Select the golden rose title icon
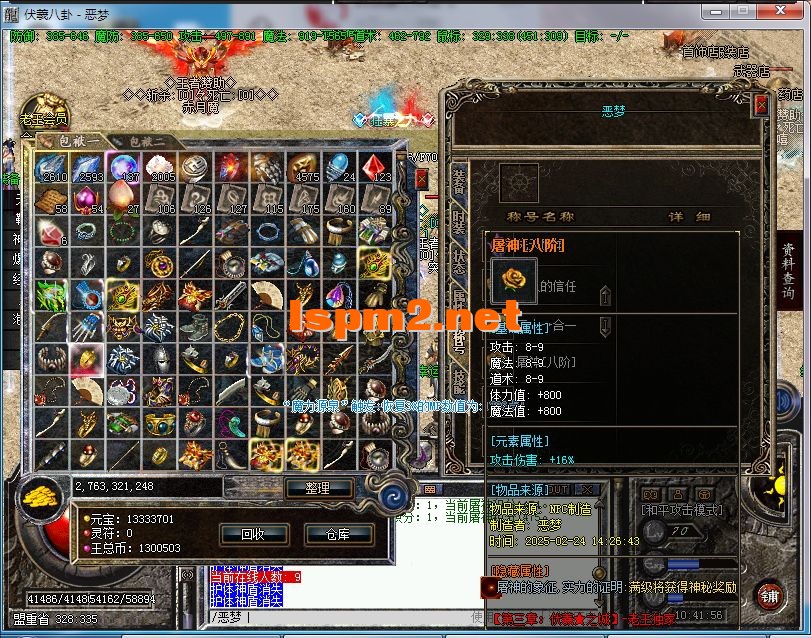The image size is (811, 638). click(514, 280)
